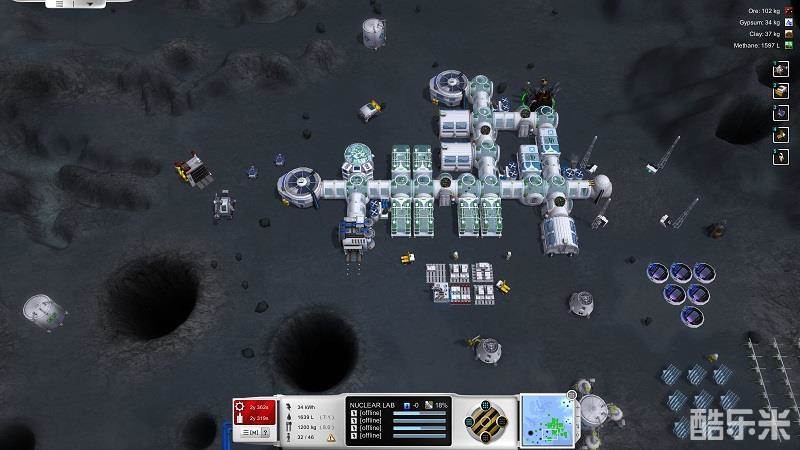Select unit group 3 icon
Screen dimensions: 800x450
tap(781, 113)
